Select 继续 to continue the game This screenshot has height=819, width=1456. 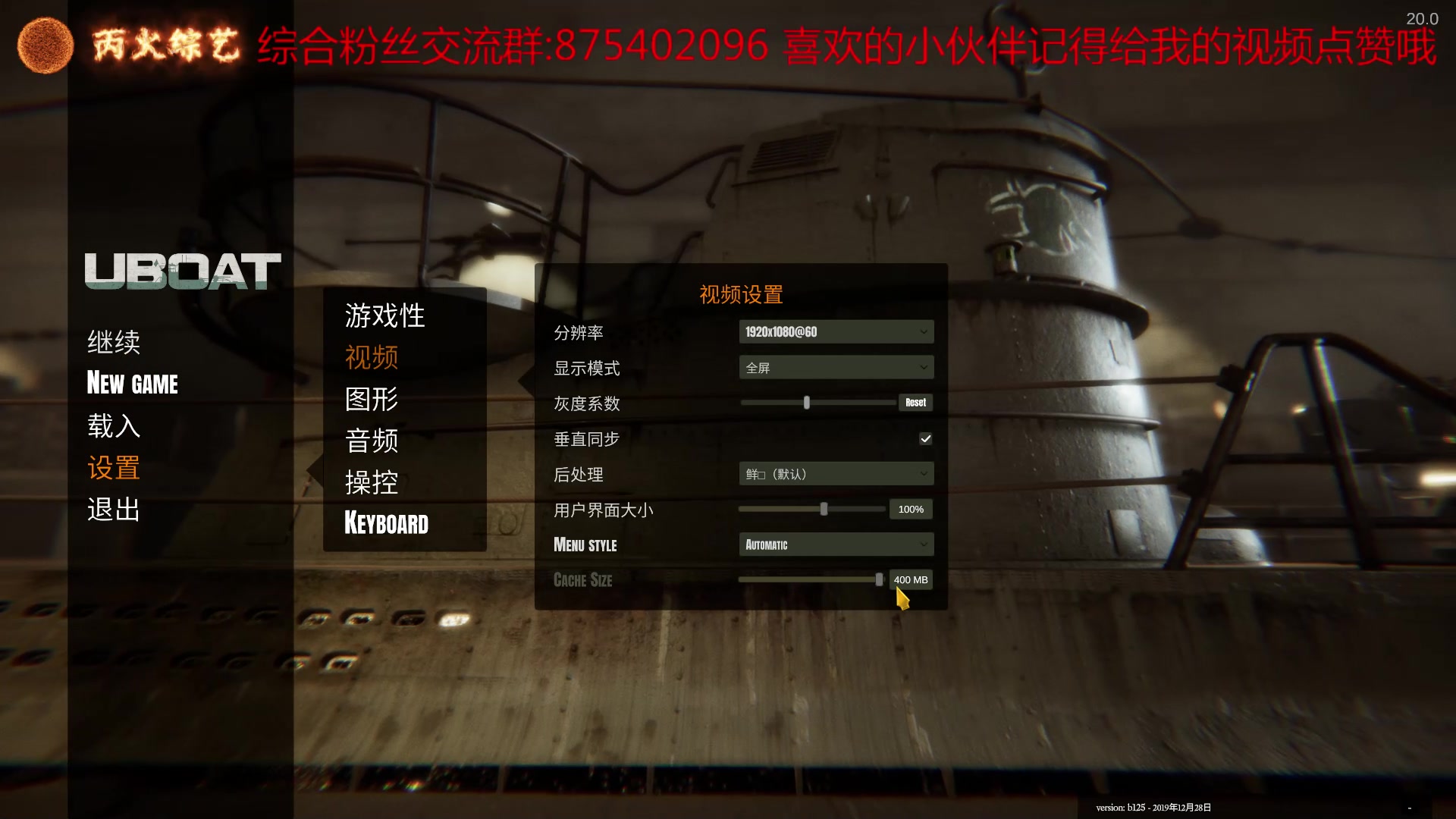pos(114,342)
